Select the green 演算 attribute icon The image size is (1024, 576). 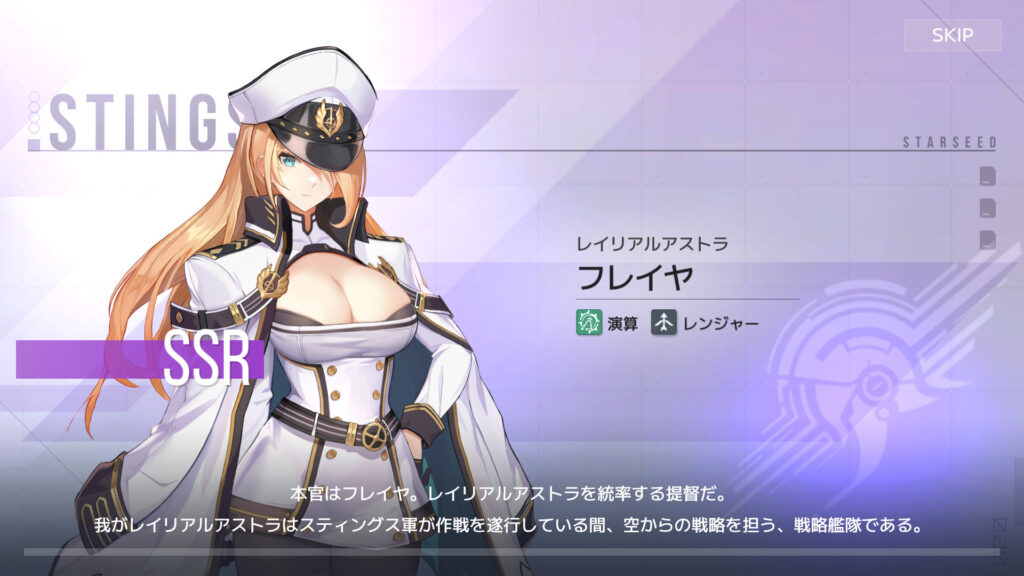pyautogui.click(x=588, y=322)
